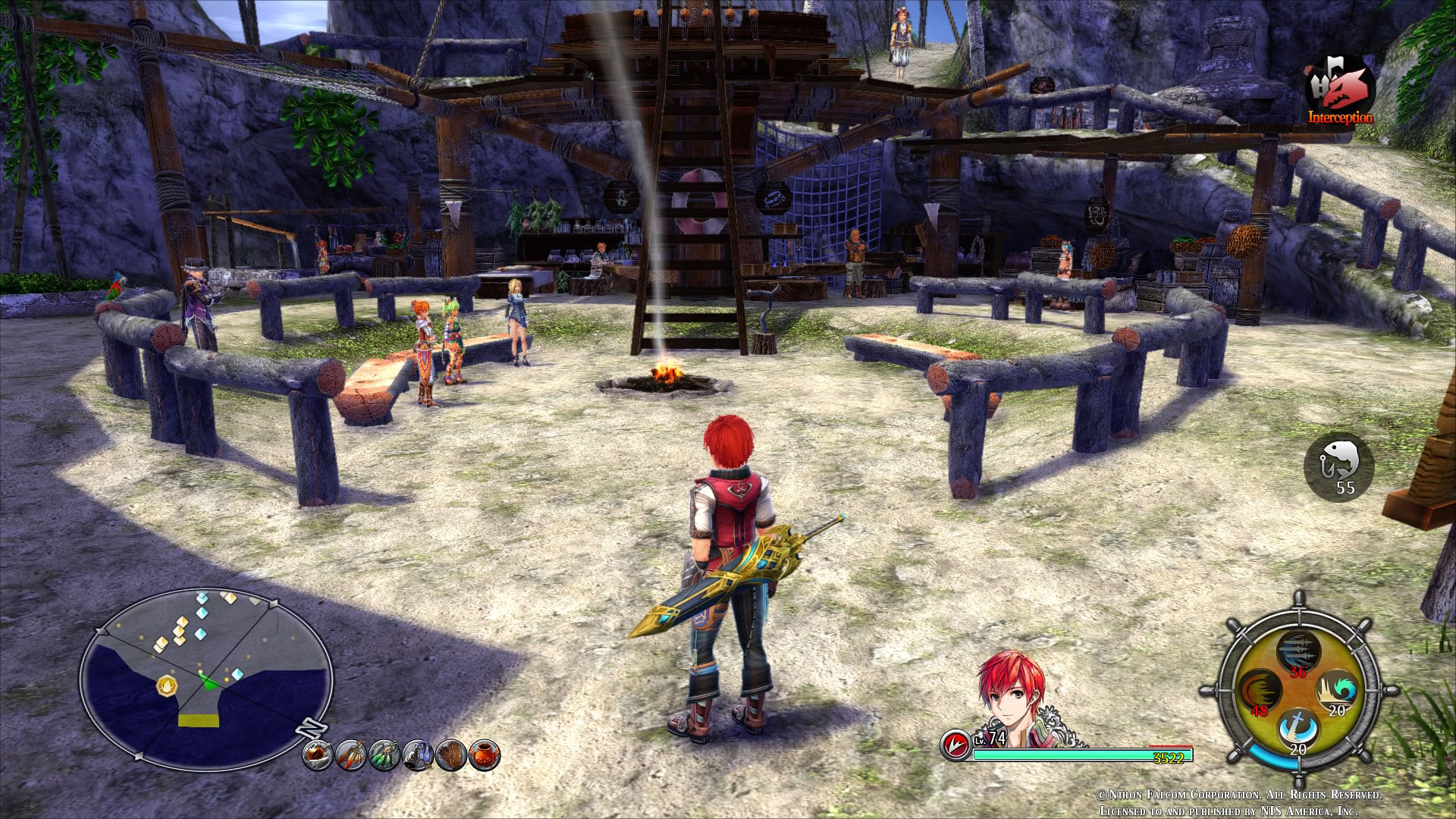Image resolution: width=1456 pixels, height=819 pixels.
Task: Select the green feather charm item
Action: tap(384, 755)
